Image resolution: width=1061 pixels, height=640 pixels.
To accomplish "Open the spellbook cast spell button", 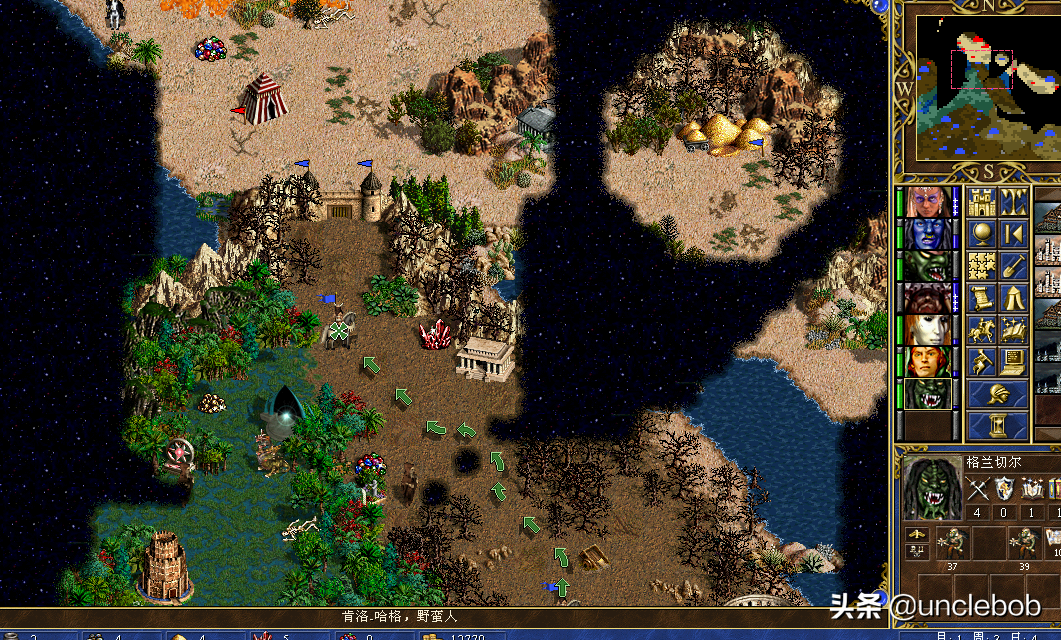I will click(x=1013, y=329).
